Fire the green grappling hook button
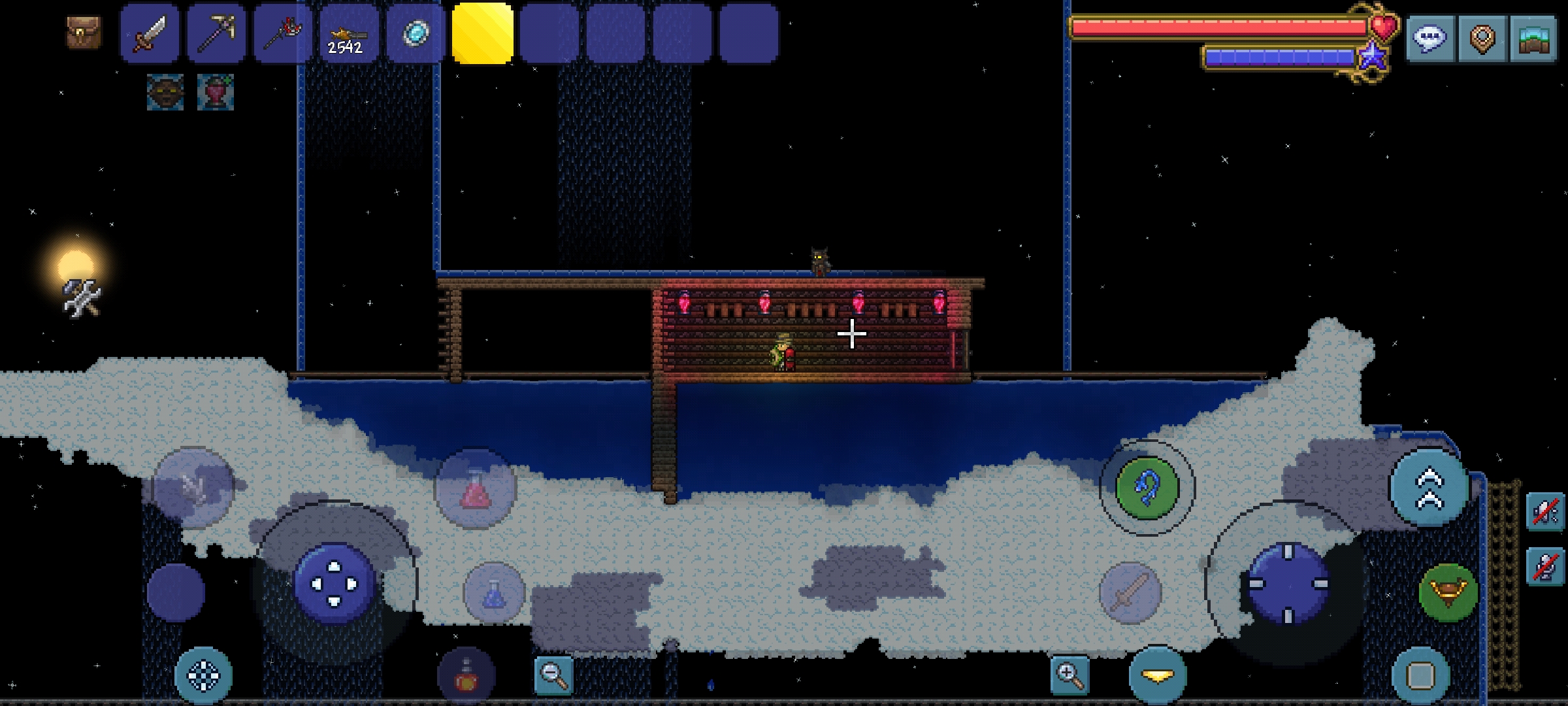This screenshot has height=706, width=1568. pos(1147,488)
